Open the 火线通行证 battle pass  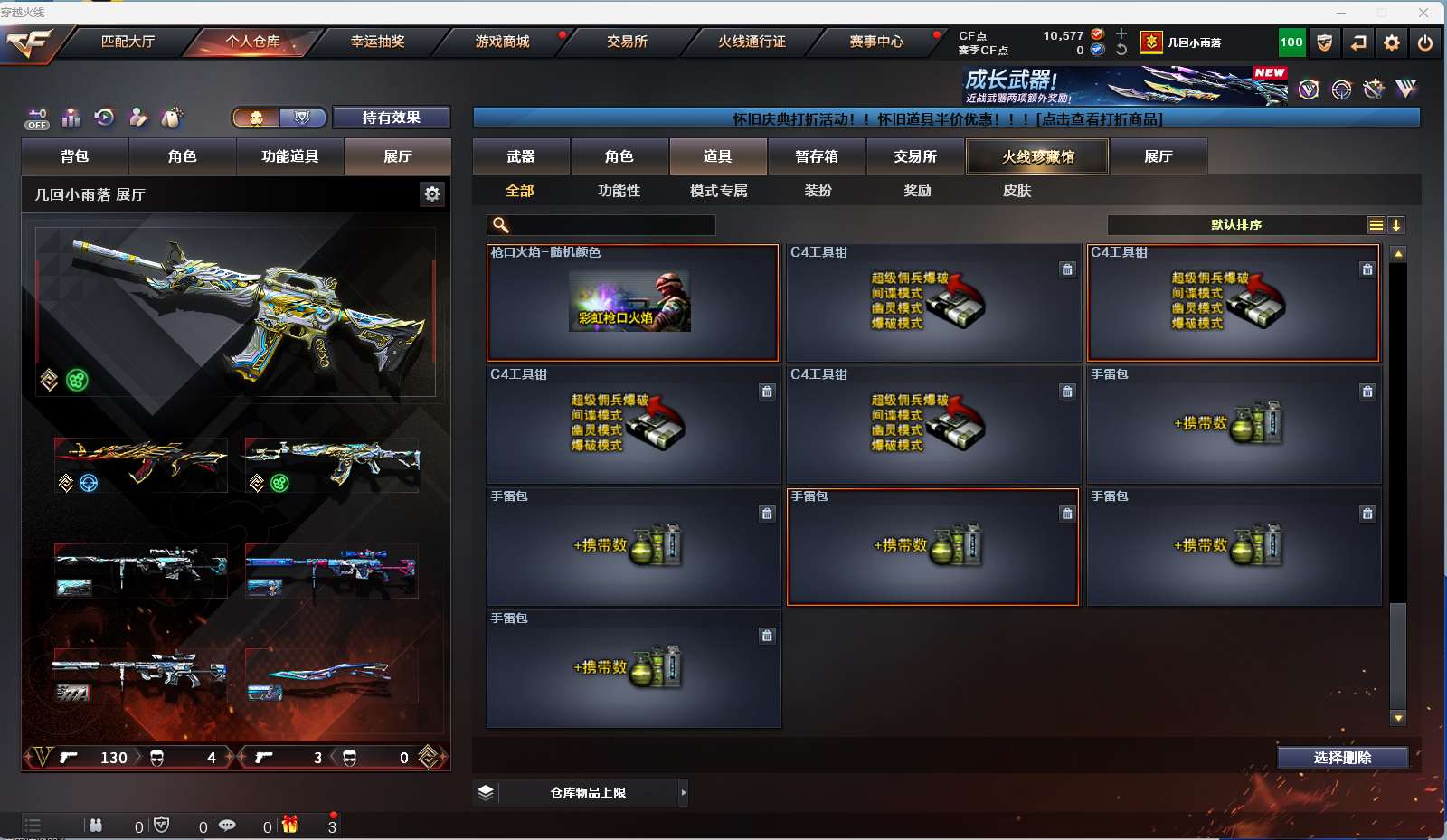click(752, 42)
